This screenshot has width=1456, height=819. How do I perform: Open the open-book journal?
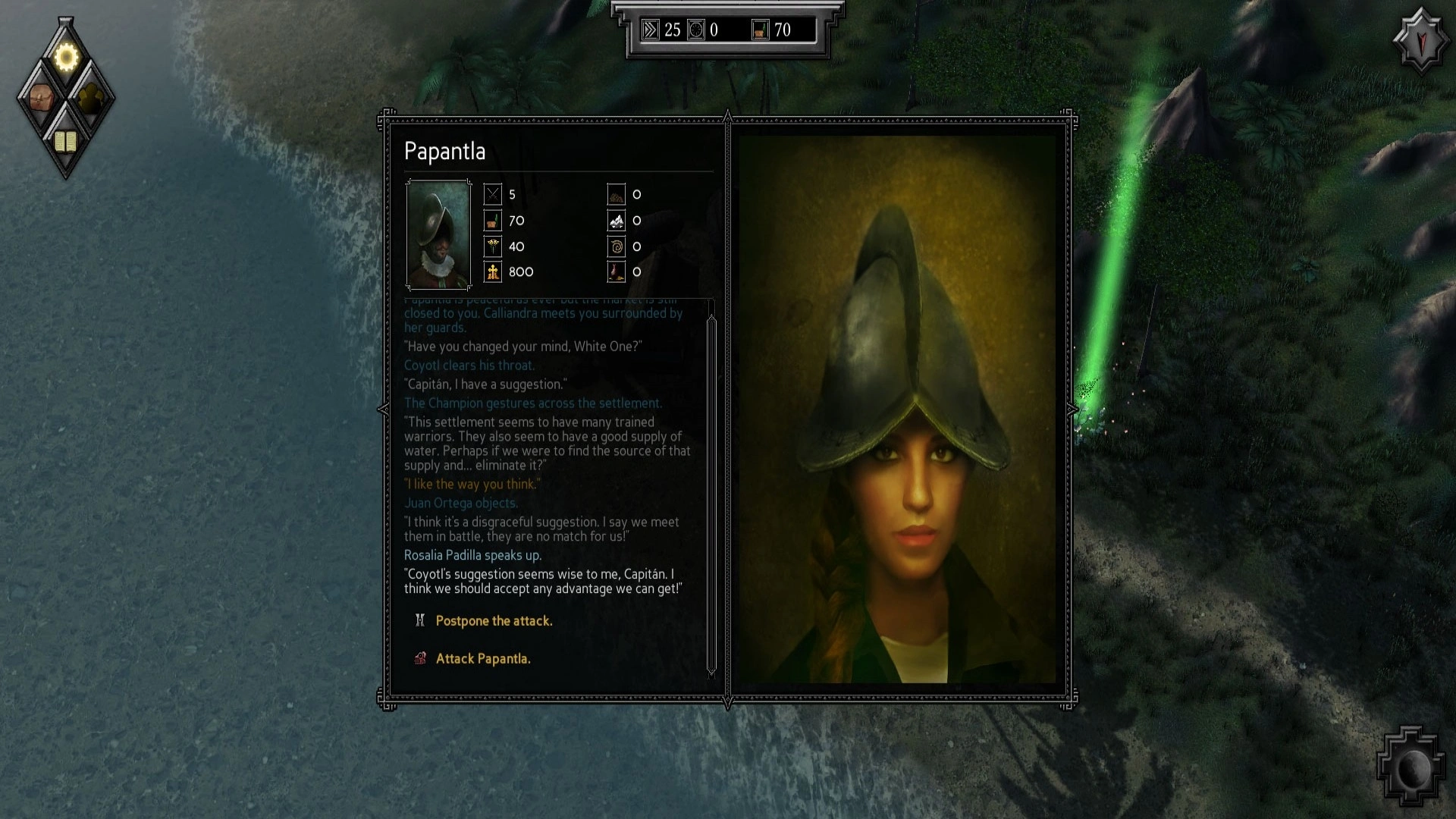[66, 141]
